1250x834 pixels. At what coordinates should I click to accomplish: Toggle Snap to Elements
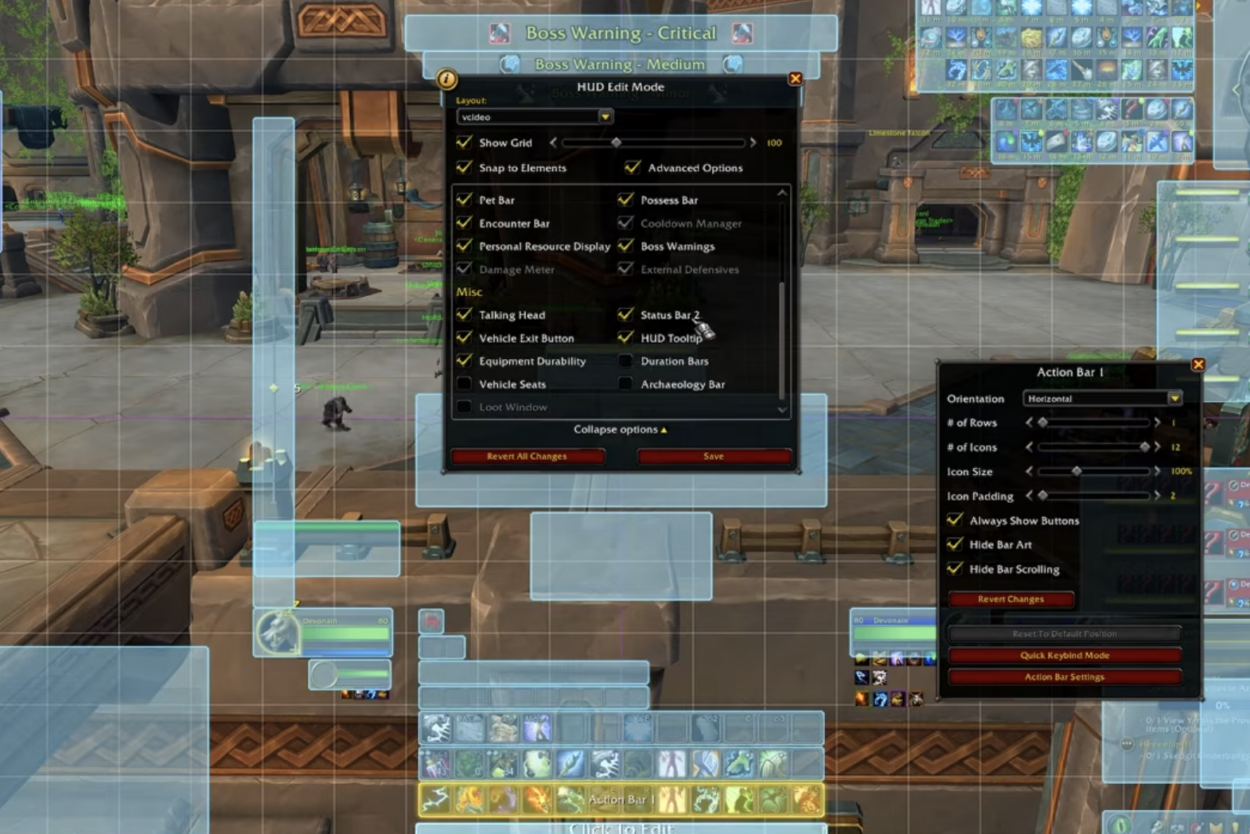pos(464,168)
